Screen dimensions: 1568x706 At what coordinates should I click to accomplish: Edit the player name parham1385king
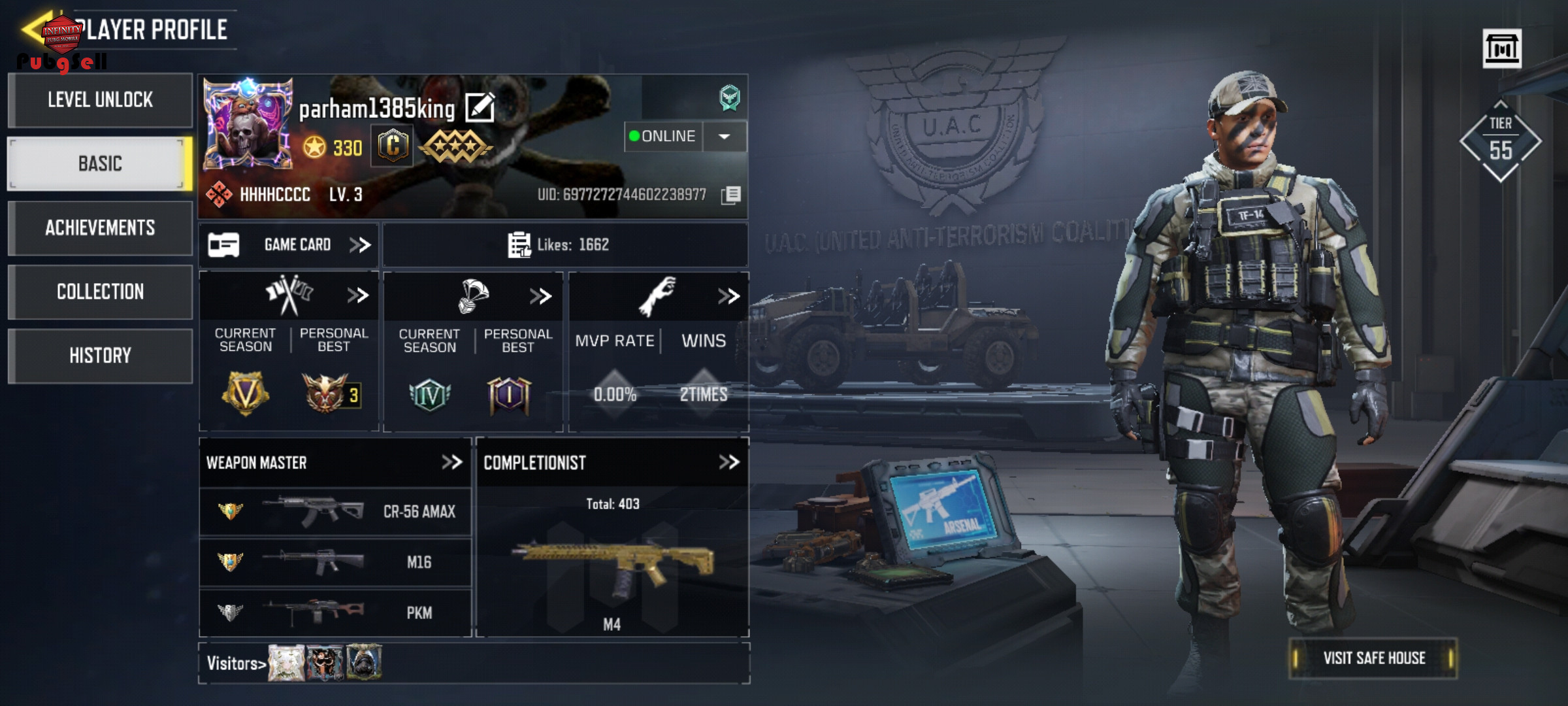click(x=480, y=108)
